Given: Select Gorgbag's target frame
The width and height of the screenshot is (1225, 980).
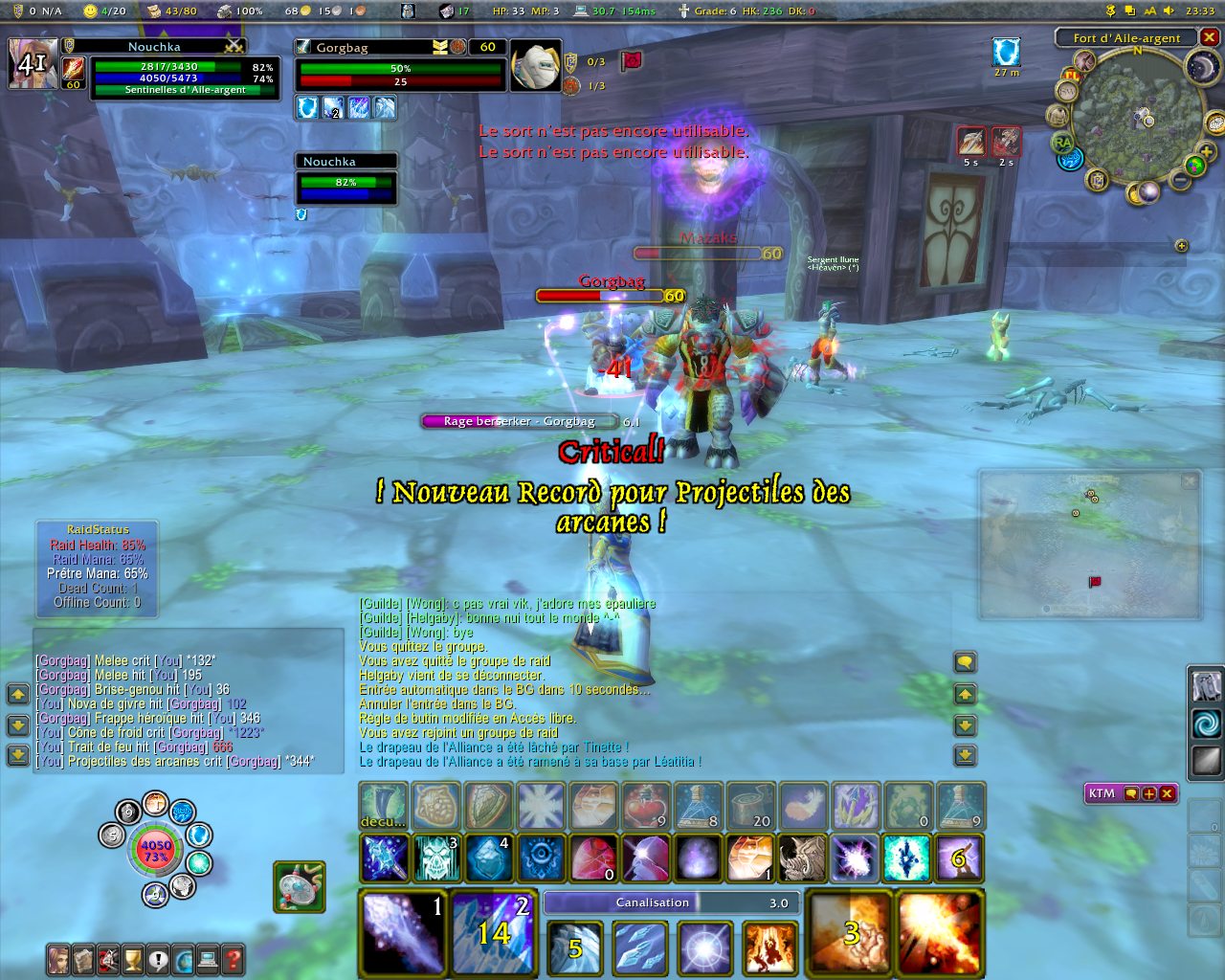Looking at the screenshot, I should pyautogui.click(x=400, y=65).
